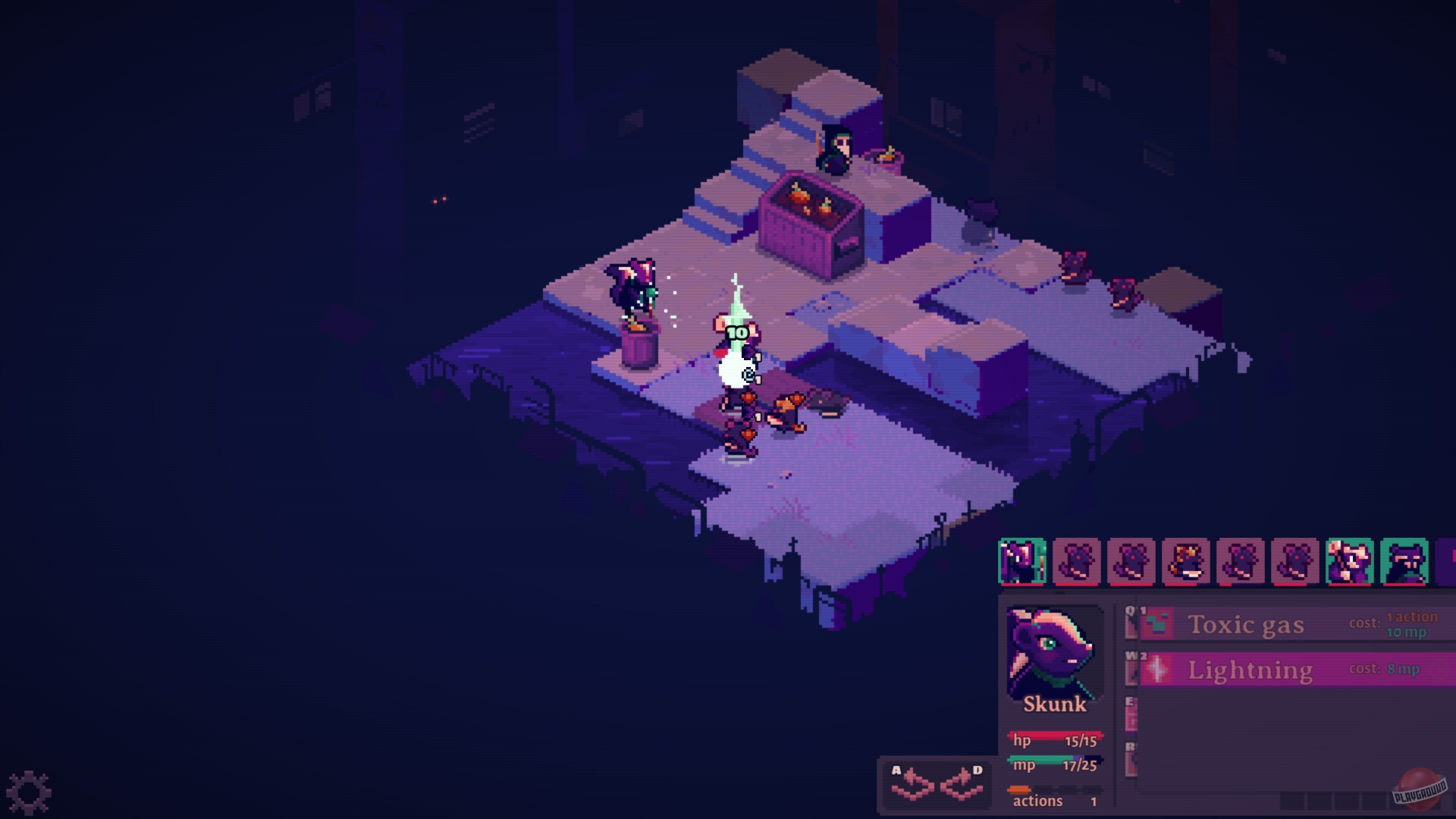Select the Toxic gas ability icon
Image resolution: width=1456 pixels, height=819 pixels.
coord(1157,622)
